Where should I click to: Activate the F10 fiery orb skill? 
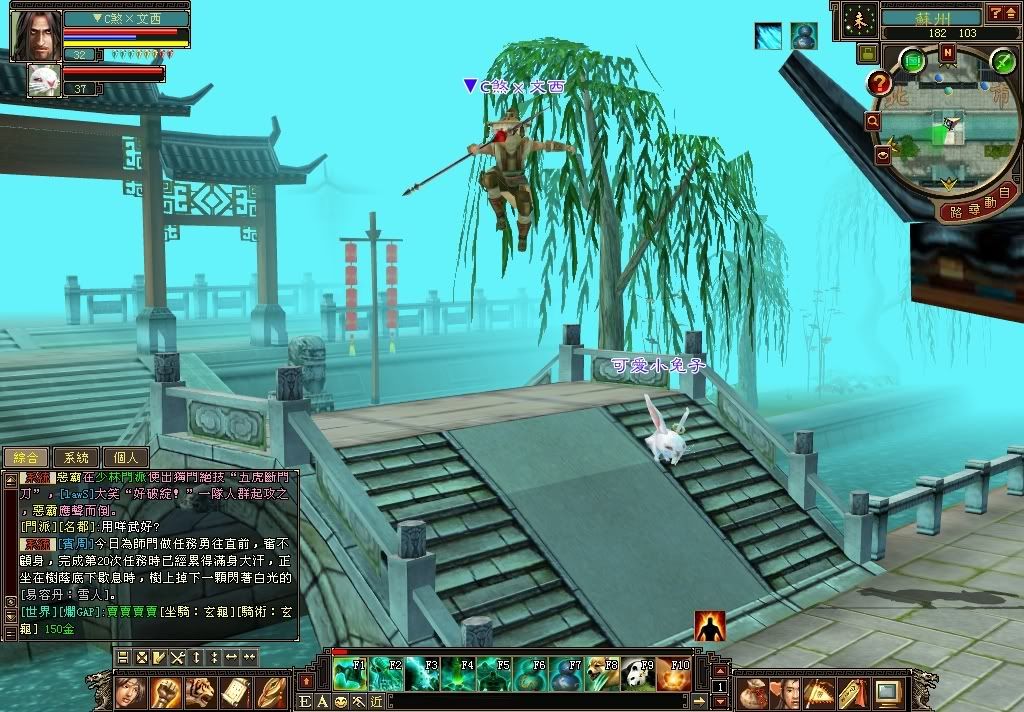click(674, 674)
